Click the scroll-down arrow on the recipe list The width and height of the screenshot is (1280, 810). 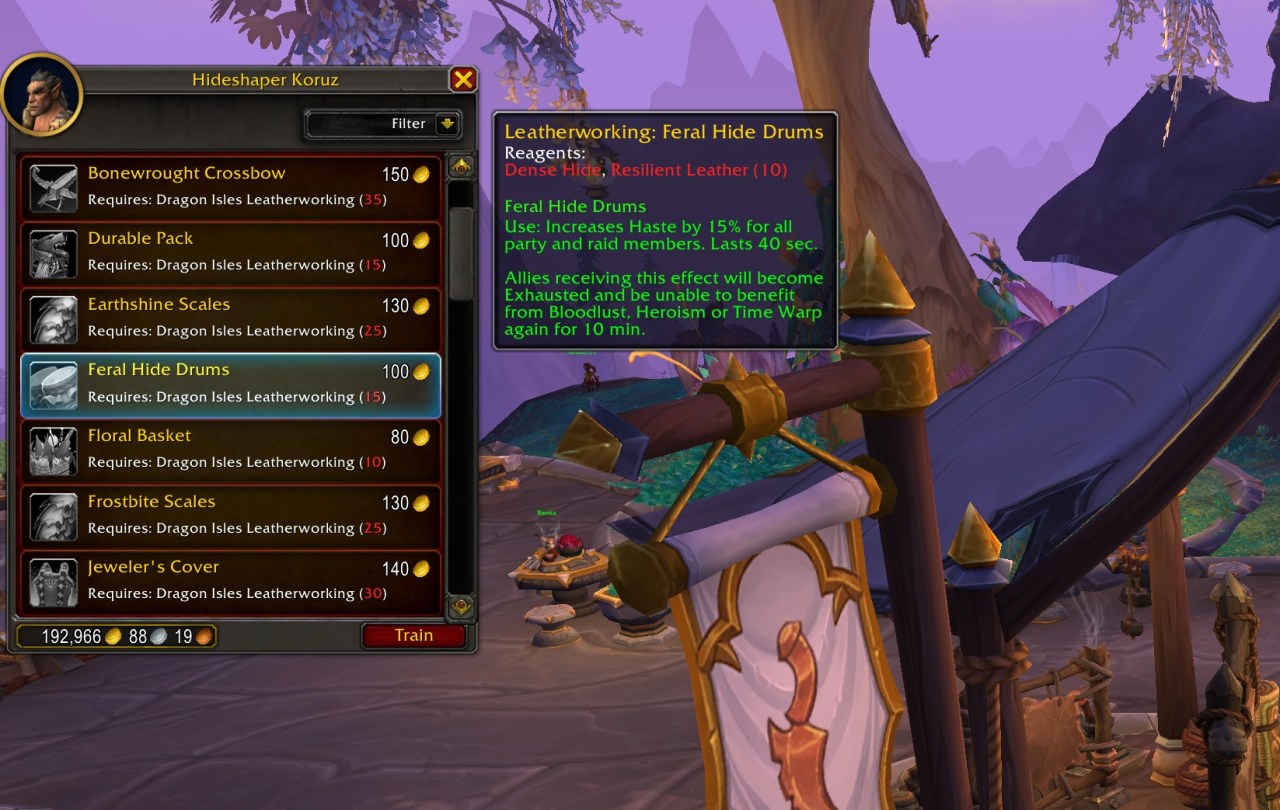pyautogui.click(x=459, y=606)
